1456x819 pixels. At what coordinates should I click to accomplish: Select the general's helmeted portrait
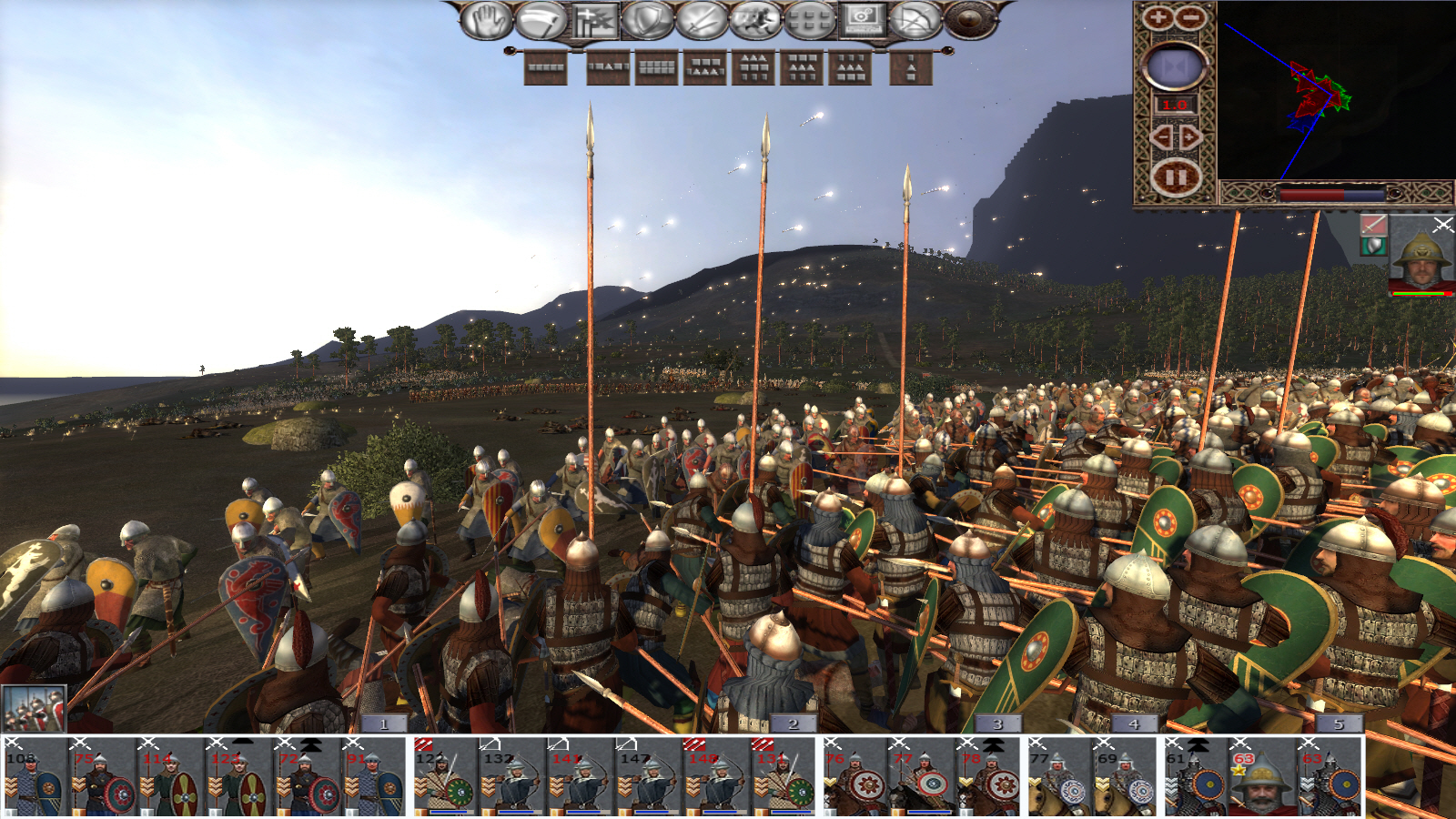coord(1421,257)
